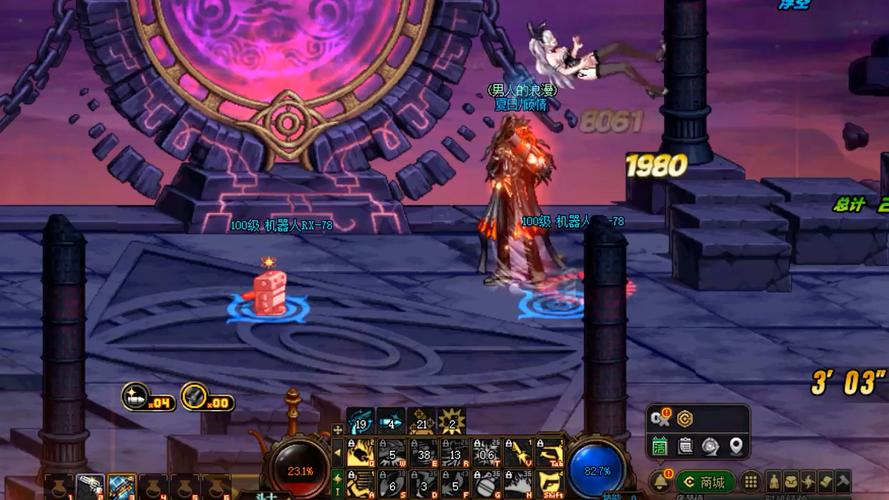Screen dimensions: 889x500
Task: Select the blue item in quick slot 3
Action: tap(122, 487)
